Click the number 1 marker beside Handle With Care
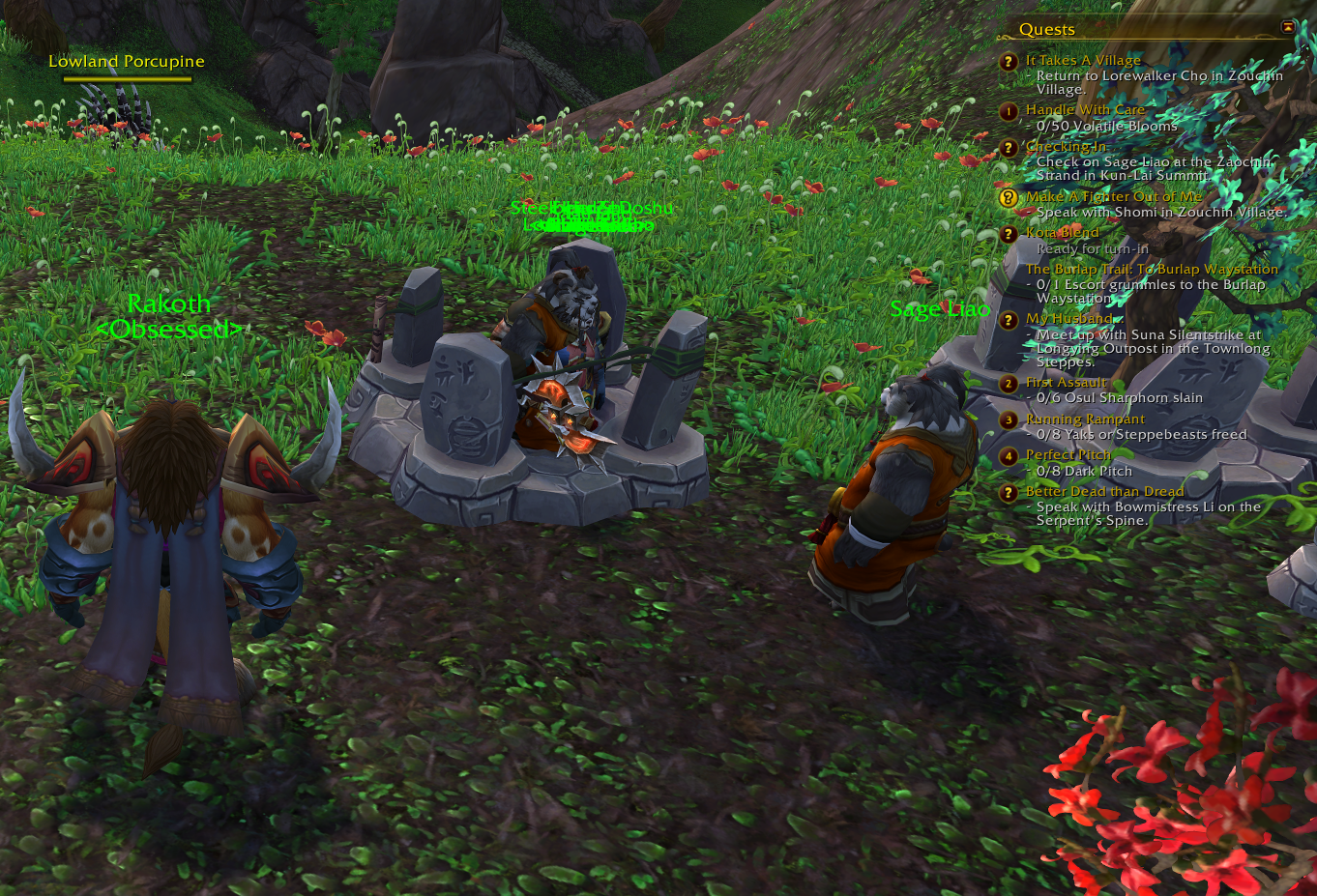Screen dimensions: 1317x896 point(1009,111)
